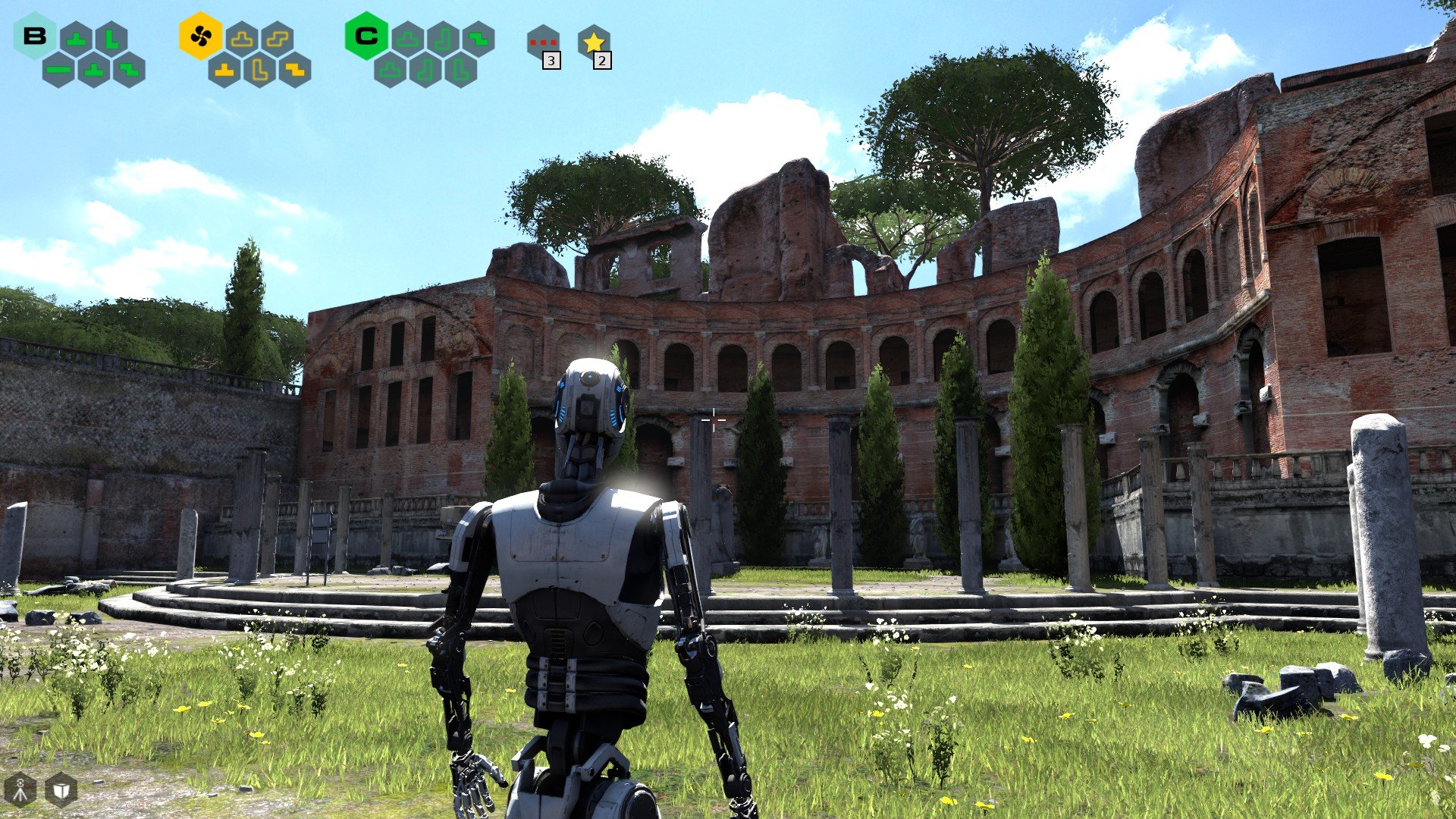Select the green C sigil group hexagon
The width and height of the screenshot is (1456, 819).
(366, 36)
